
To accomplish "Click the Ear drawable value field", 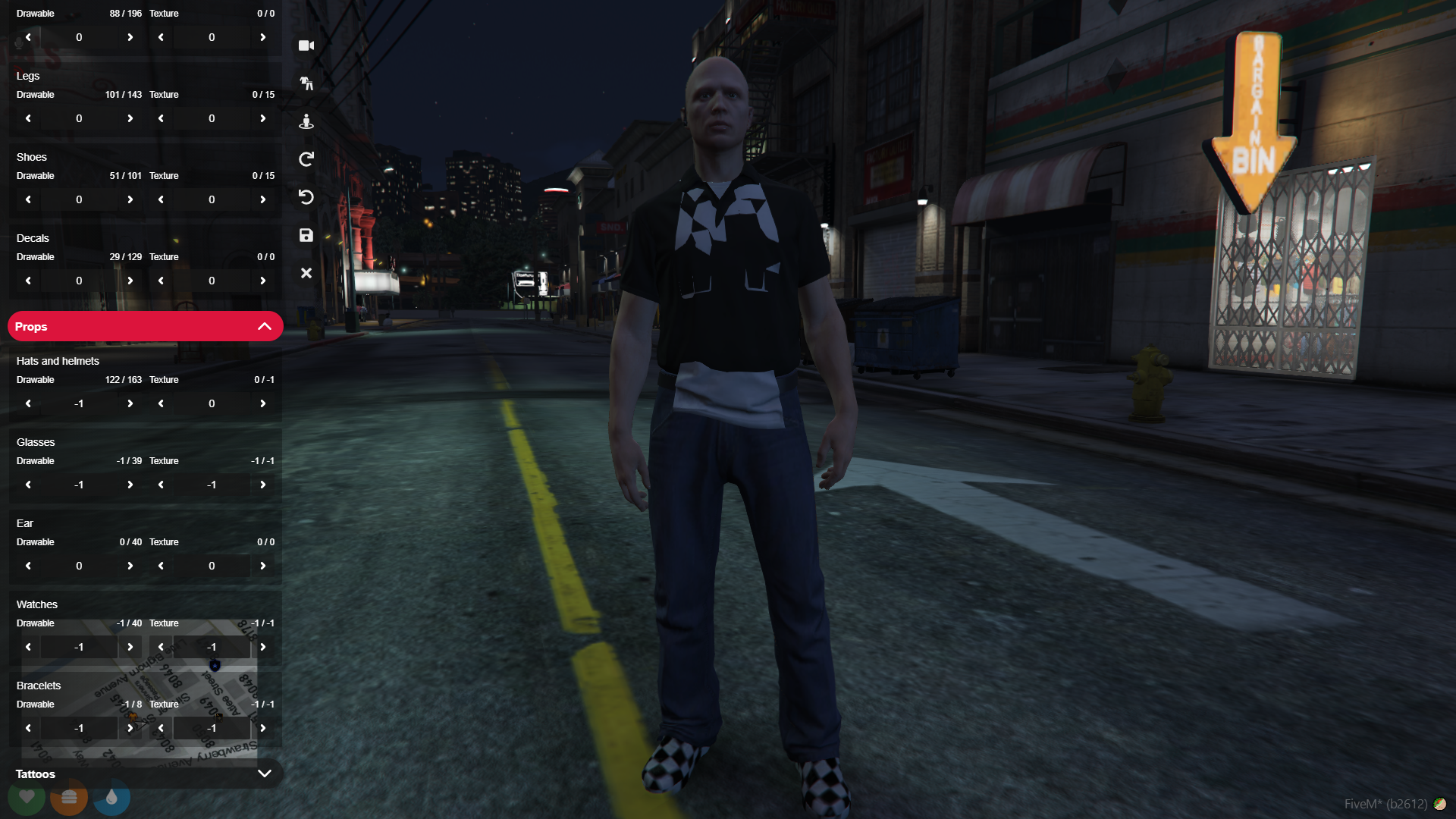I will tap(79, 566).
